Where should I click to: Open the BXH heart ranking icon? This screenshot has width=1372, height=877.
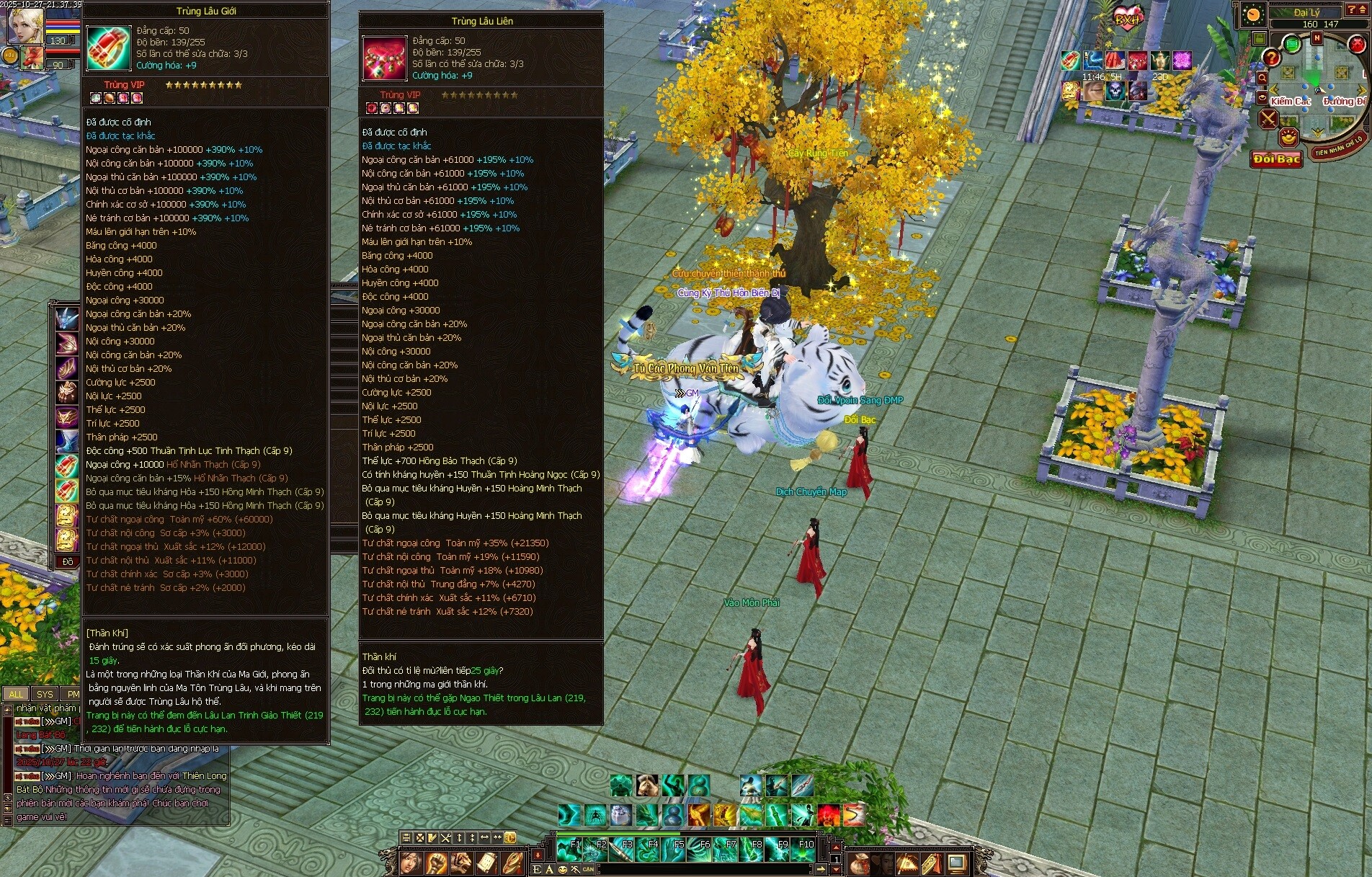(x=1127, y=19)
